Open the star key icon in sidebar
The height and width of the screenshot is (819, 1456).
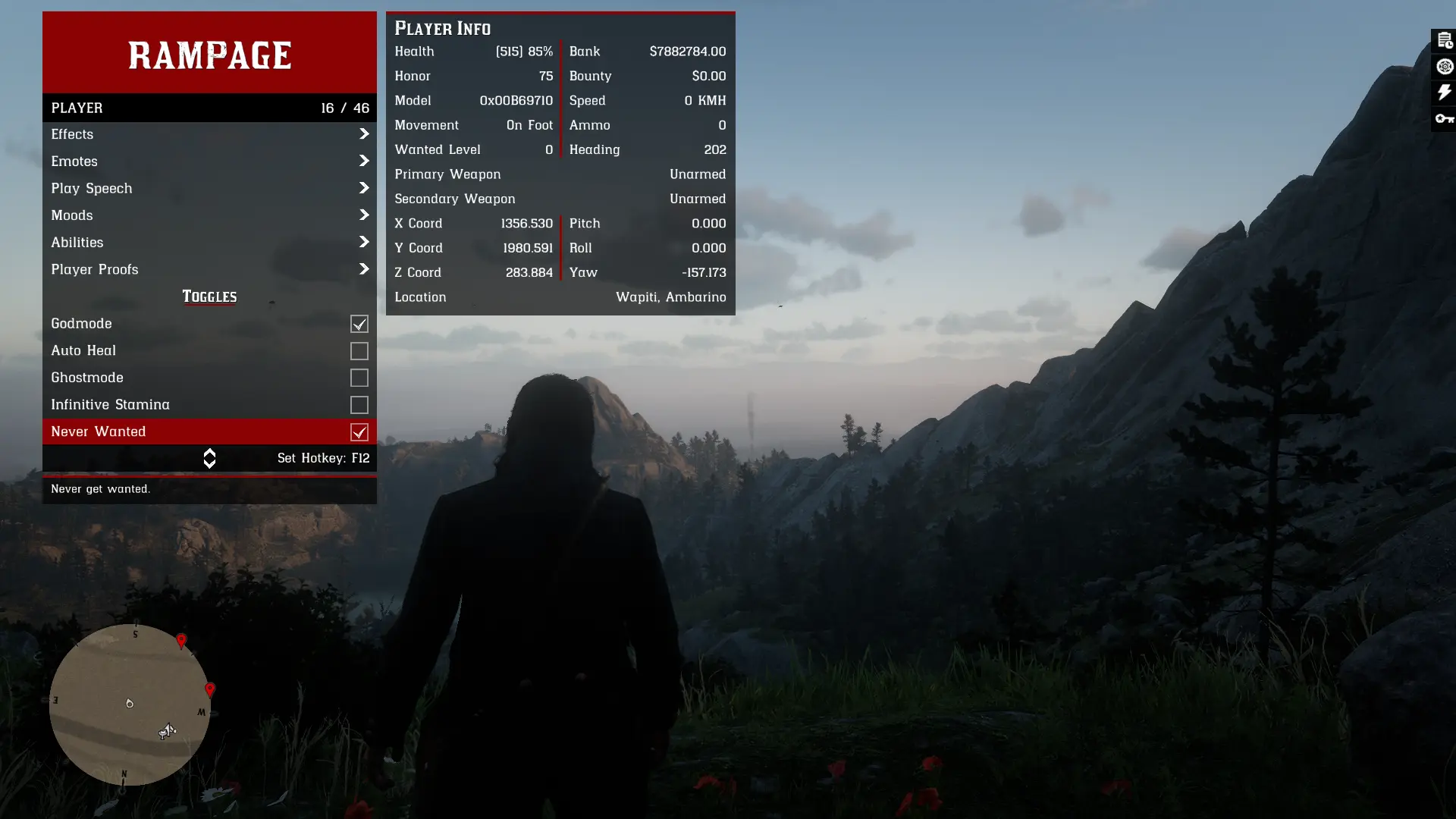pyautogui.click(x=1443, y=118)
